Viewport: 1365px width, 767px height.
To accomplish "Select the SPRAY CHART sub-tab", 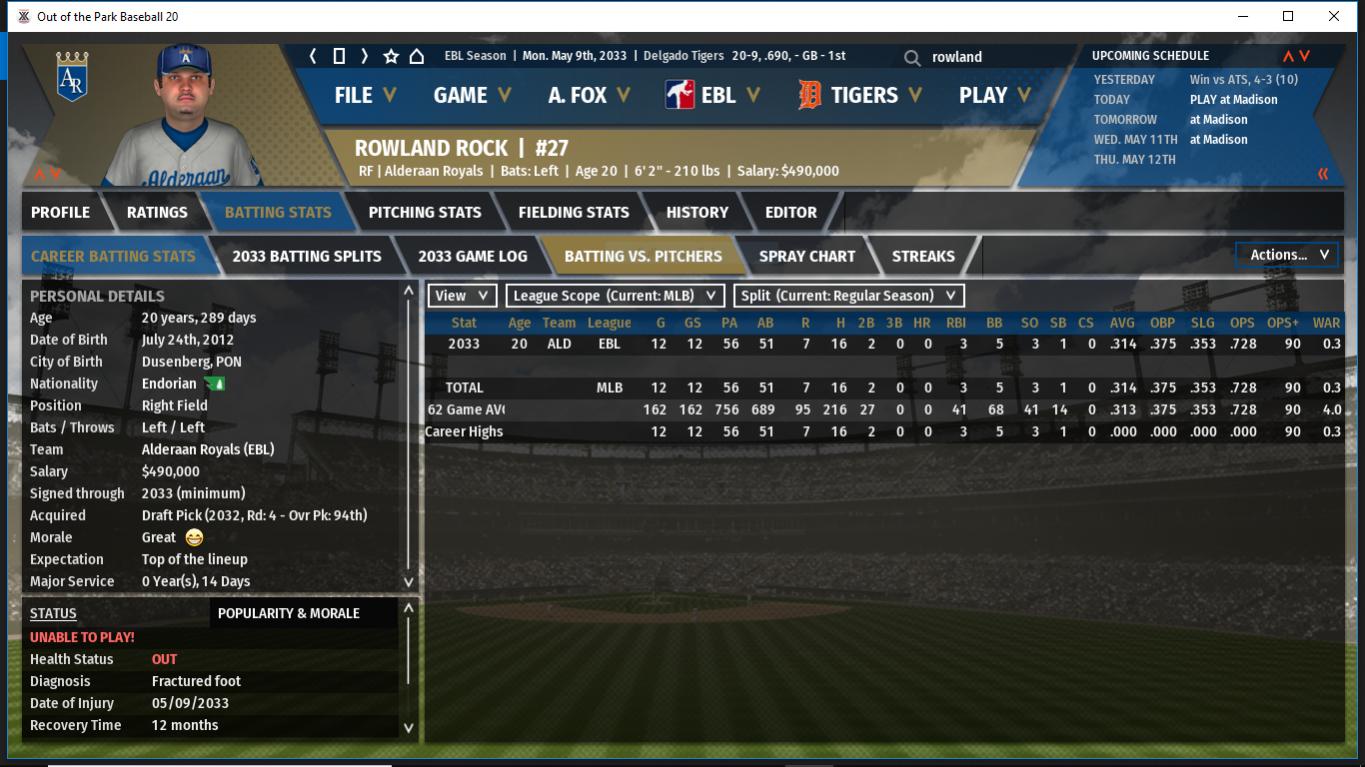I will coord(806,256).
